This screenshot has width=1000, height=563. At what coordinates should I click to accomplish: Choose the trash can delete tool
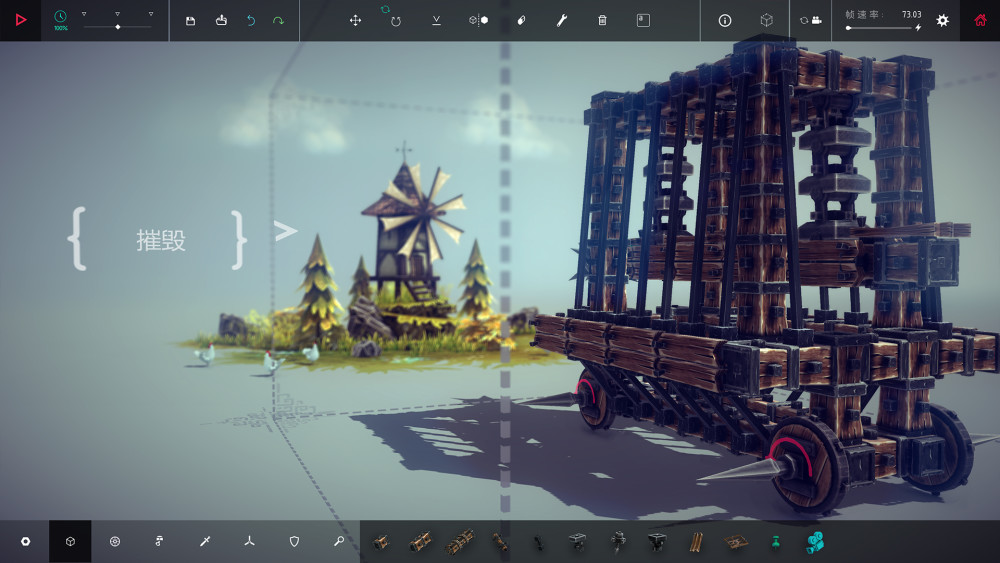click(602, 20)
